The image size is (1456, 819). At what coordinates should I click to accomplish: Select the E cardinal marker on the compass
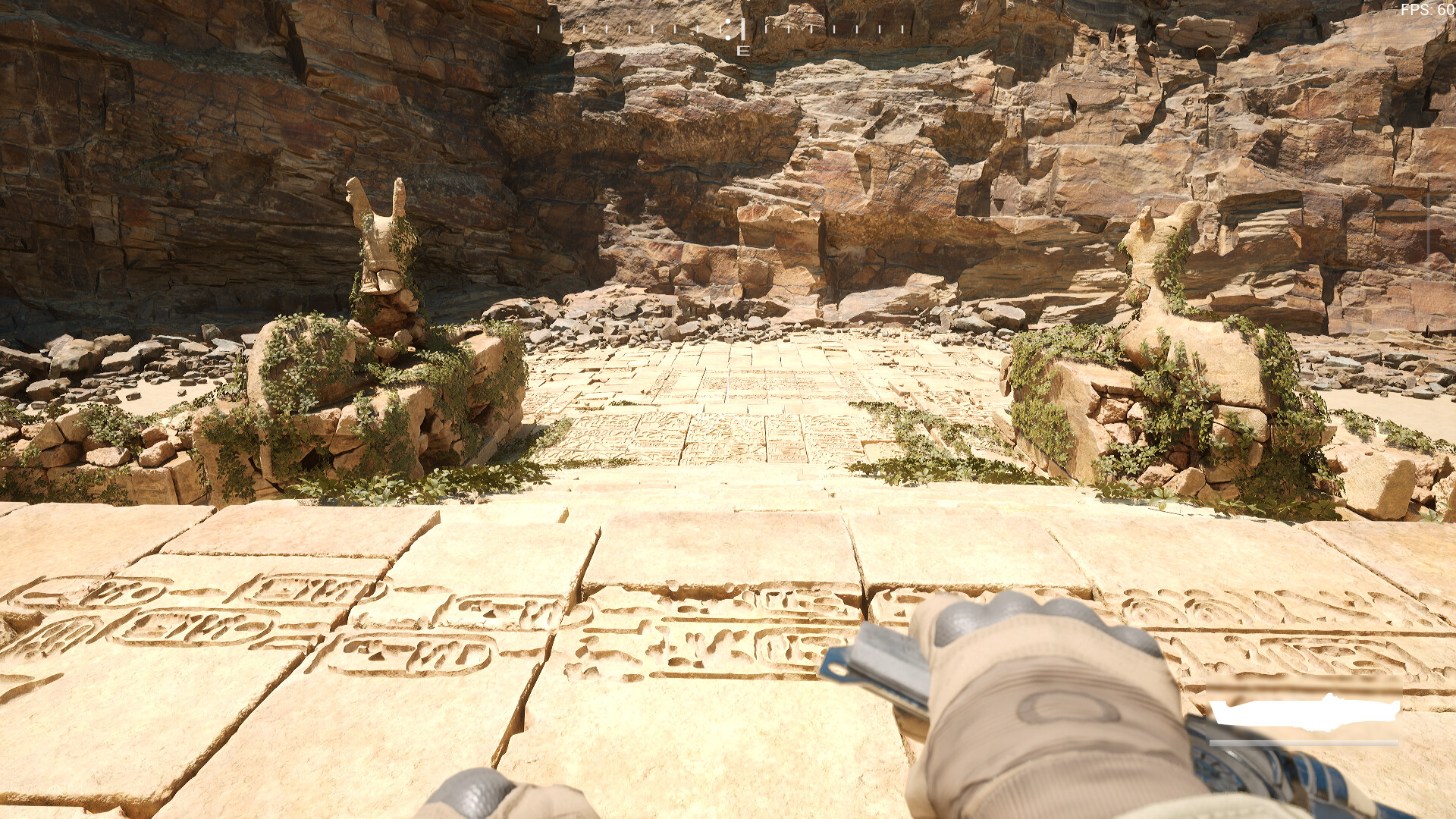tap(742, 51)
